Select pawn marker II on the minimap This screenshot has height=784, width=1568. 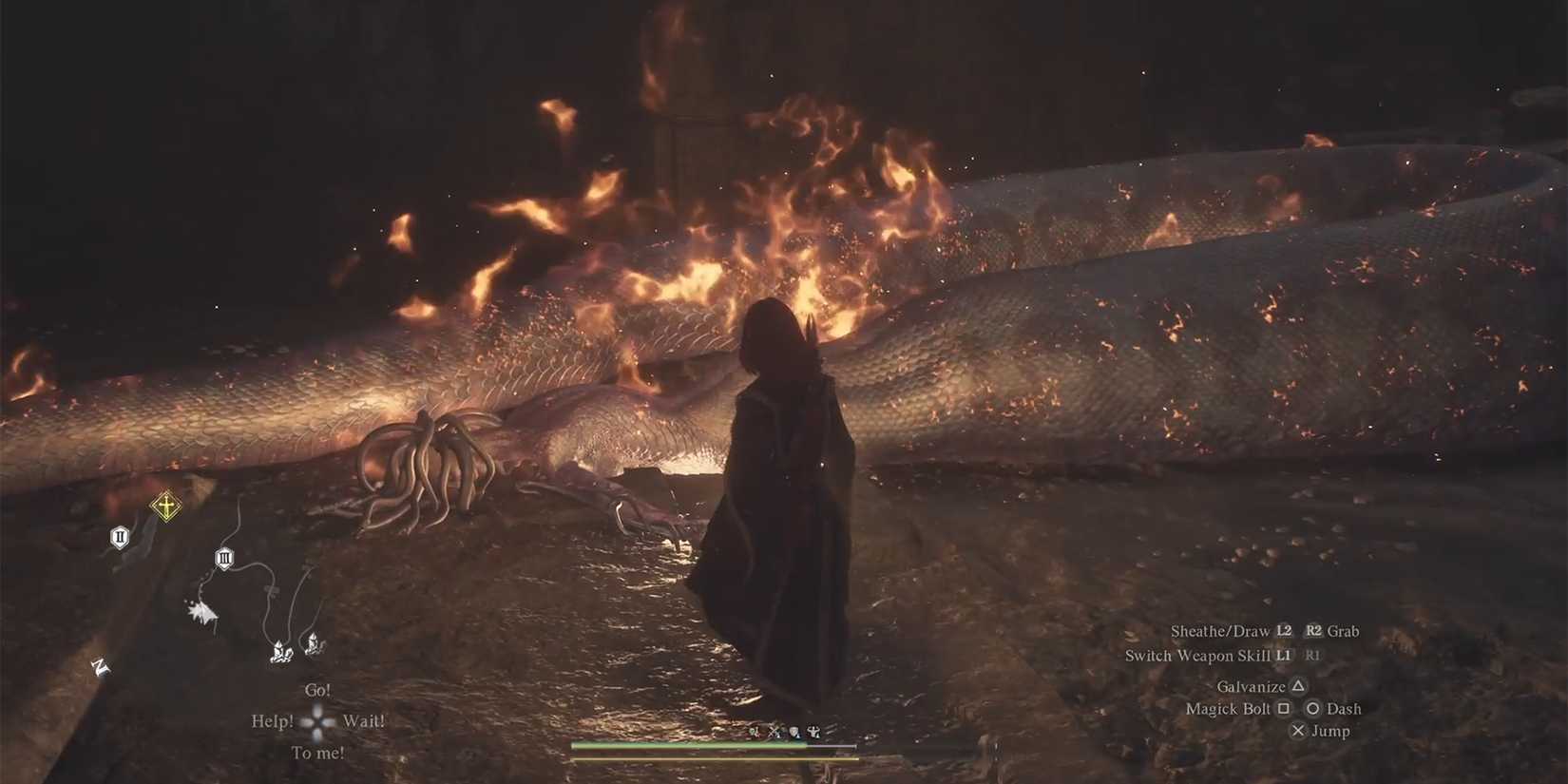click(x=119, y=537)
